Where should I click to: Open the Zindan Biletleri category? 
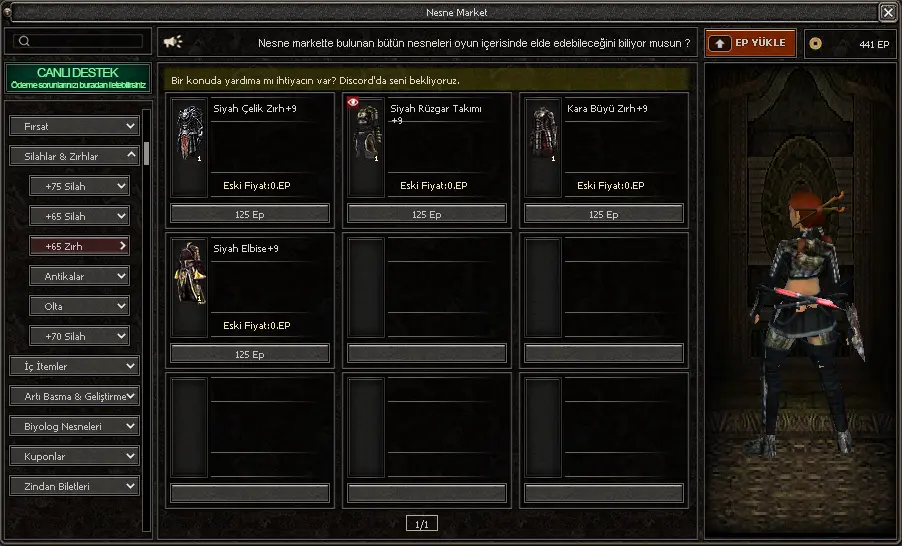tap(74, 486)
